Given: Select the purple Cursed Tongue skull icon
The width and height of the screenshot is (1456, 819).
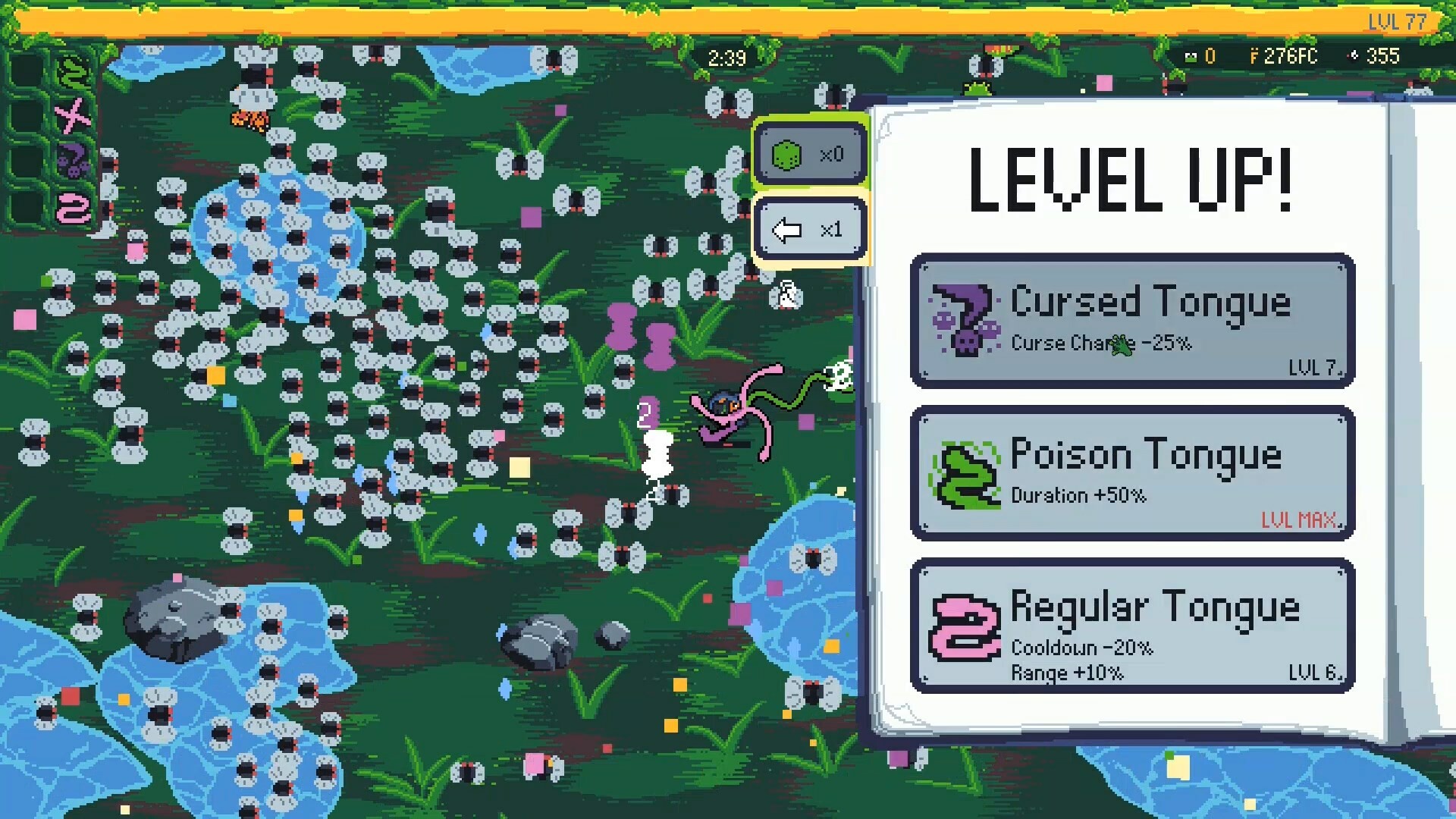Looking at the screenshot, I should click(72, 162).
